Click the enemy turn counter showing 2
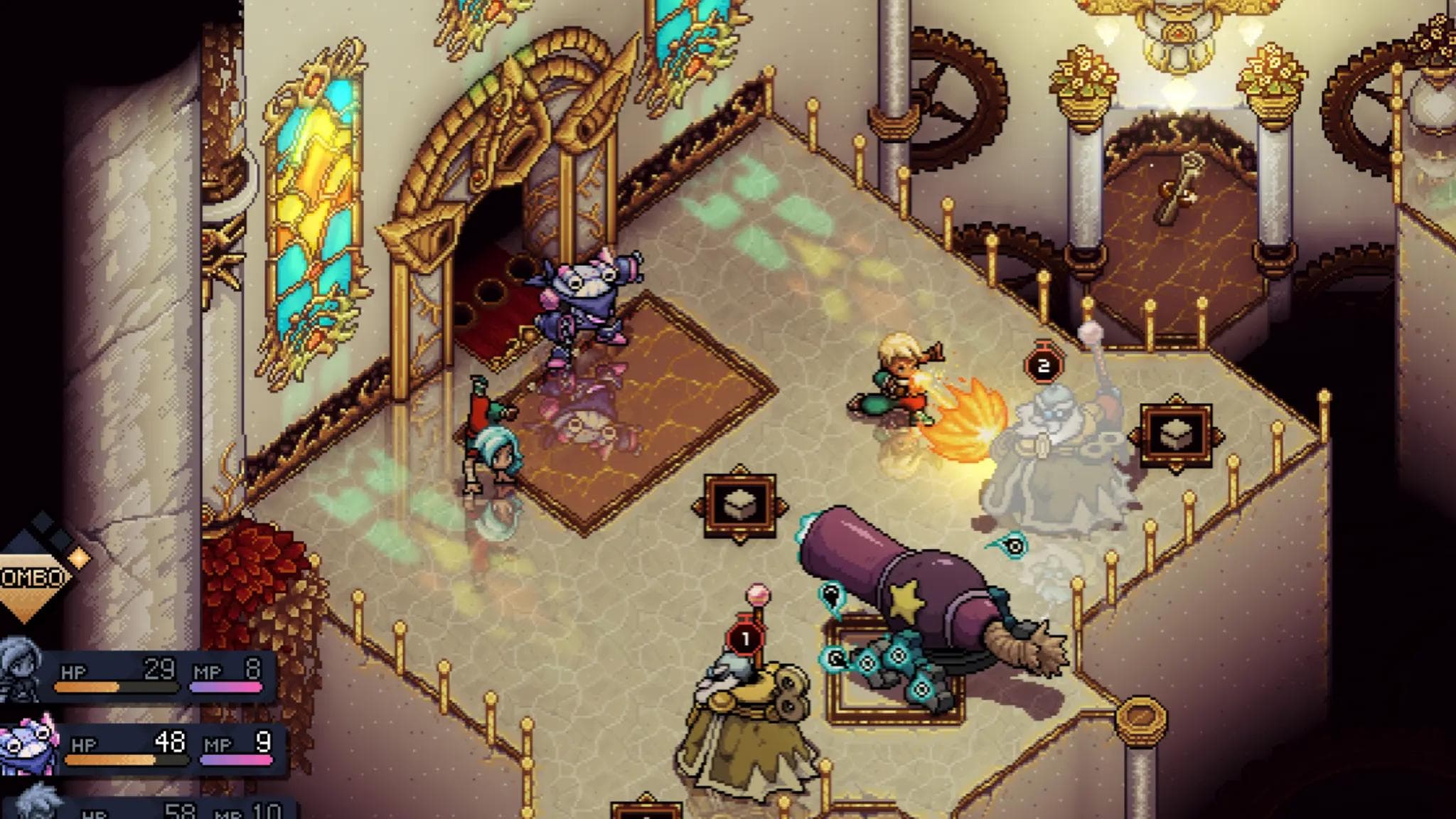 [x=1043, y=365]
